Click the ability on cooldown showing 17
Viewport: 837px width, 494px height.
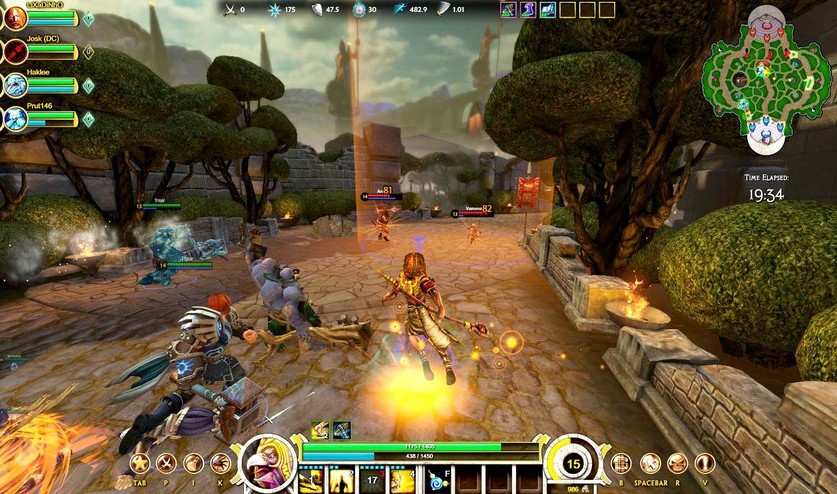372,481
